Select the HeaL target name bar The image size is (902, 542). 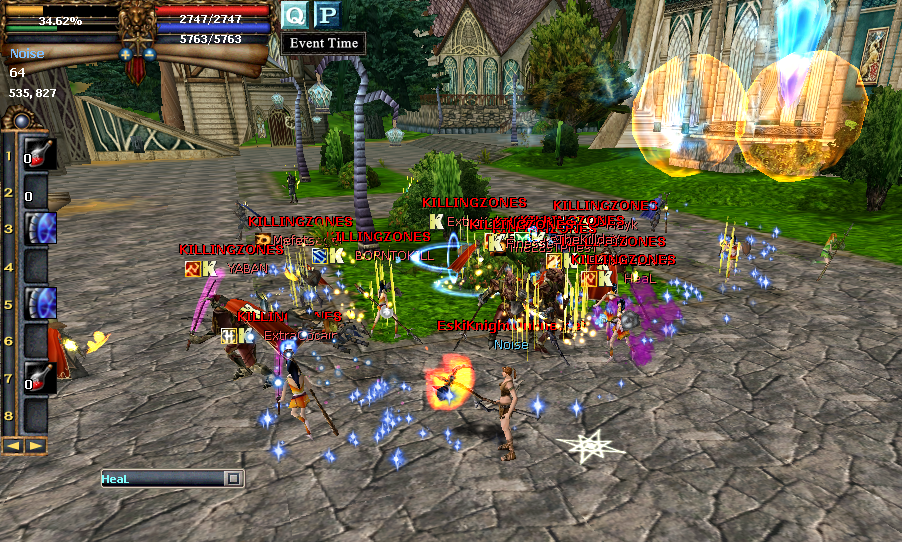click(162, 479)
